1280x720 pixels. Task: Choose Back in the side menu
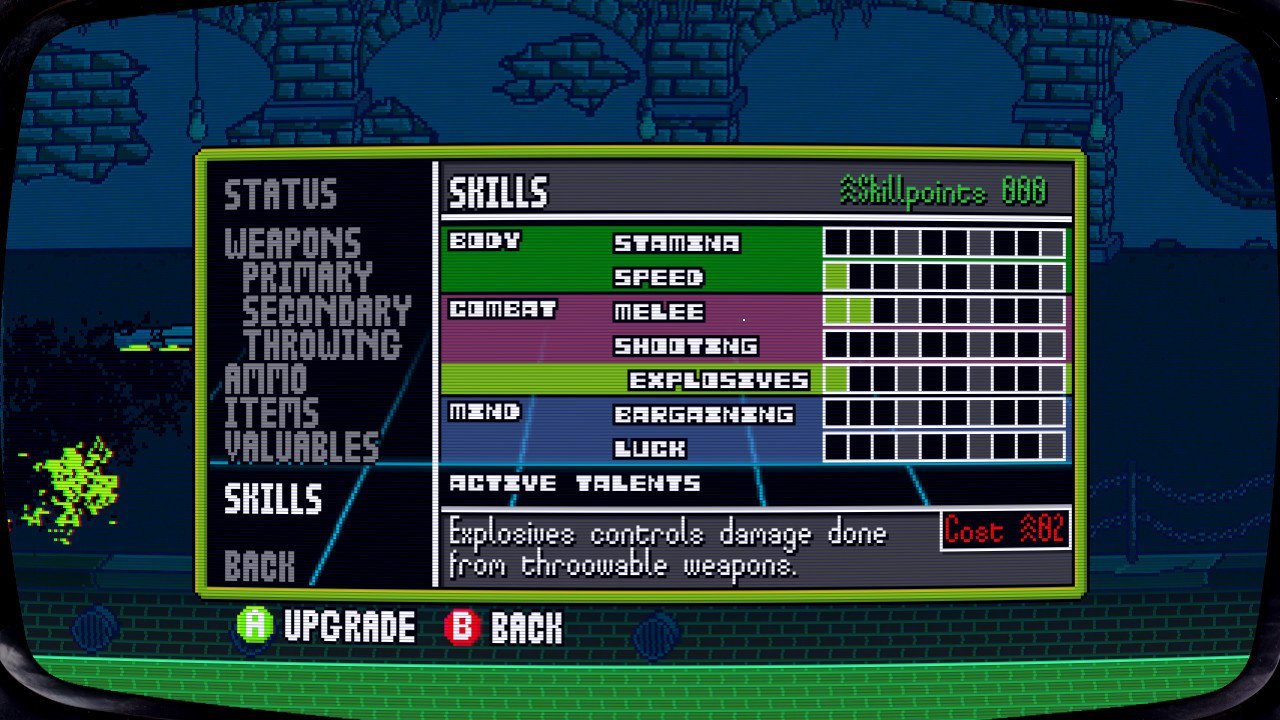259,566
